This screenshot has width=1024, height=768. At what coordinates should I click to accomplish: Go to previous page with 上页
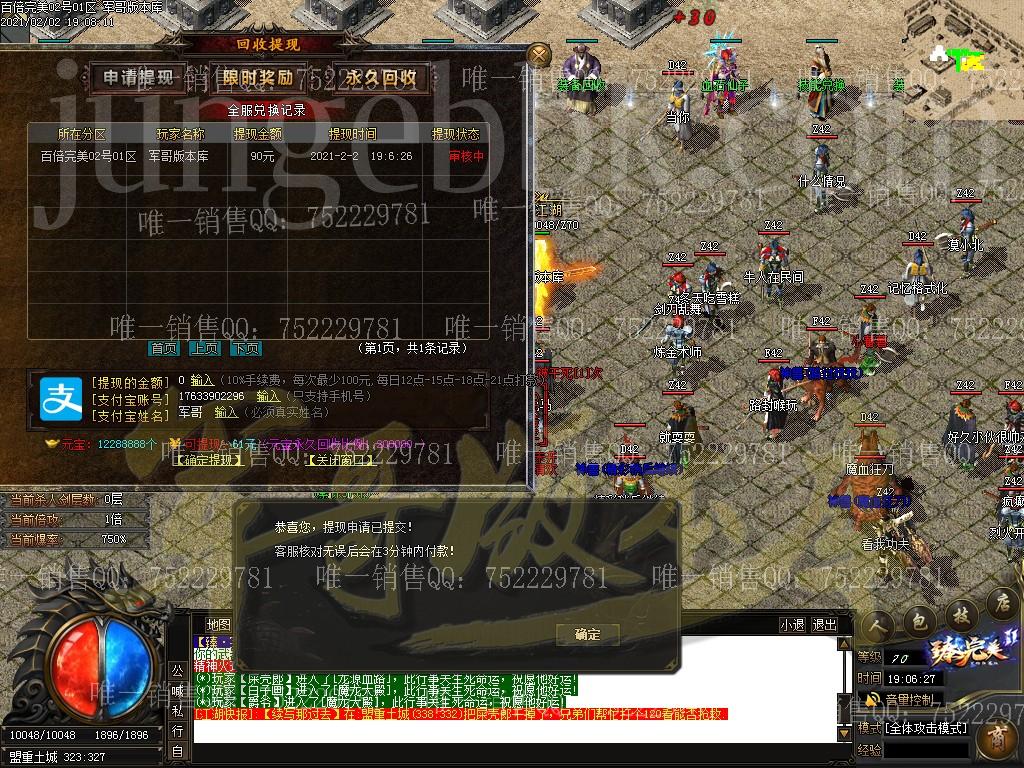pyautogui.click(x=205, y=348)
